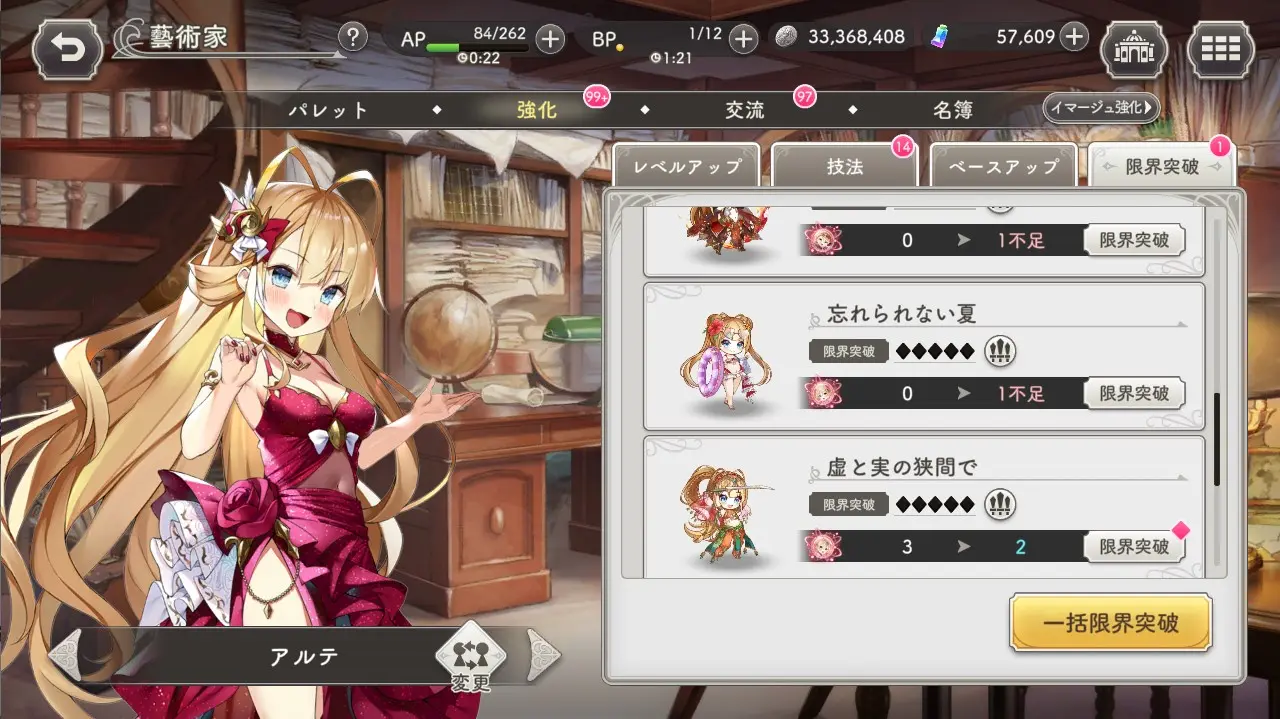Limit break 忘れられない夏

click(1134, 393)
